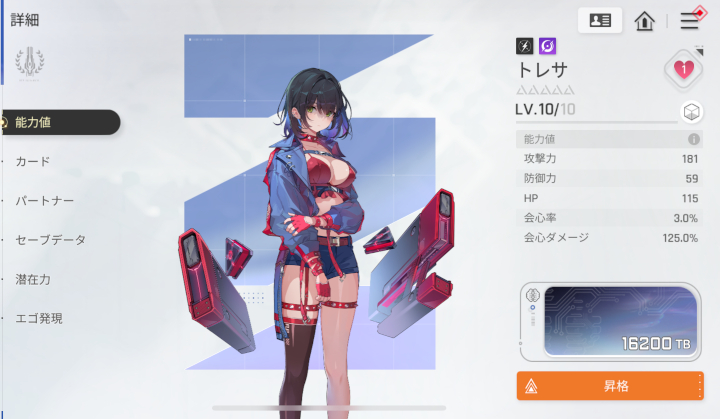This screenshot has height=419, width=720.
Task: Open the エゴ発現 tab
Action: (x=40, y=318)
